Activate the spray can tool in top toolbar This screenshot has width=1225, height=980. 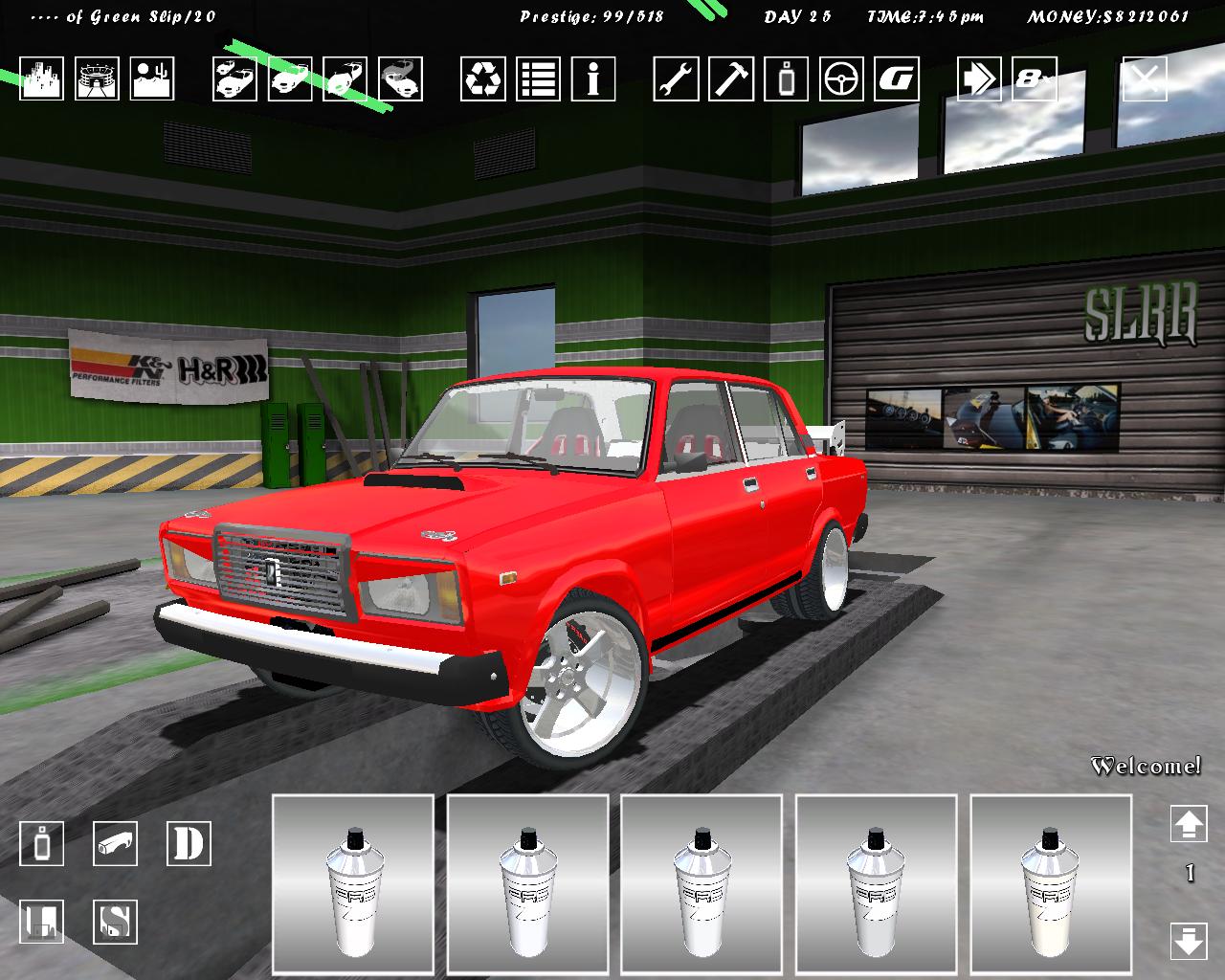786,78
